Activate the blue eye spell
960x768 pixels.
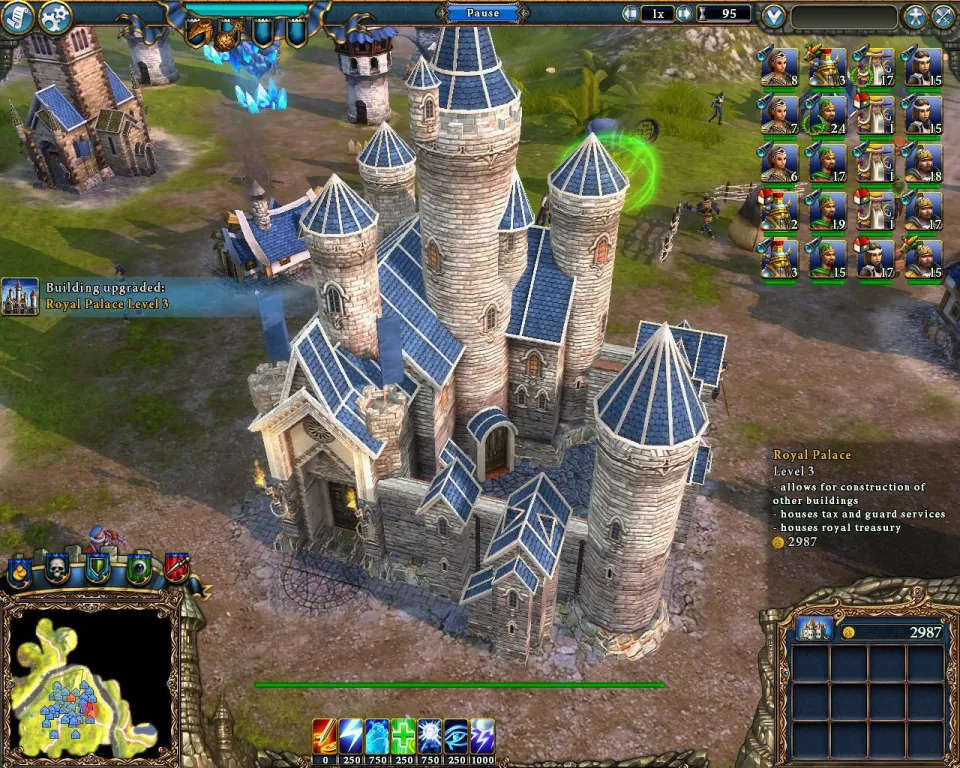click(x=457, y=735)
